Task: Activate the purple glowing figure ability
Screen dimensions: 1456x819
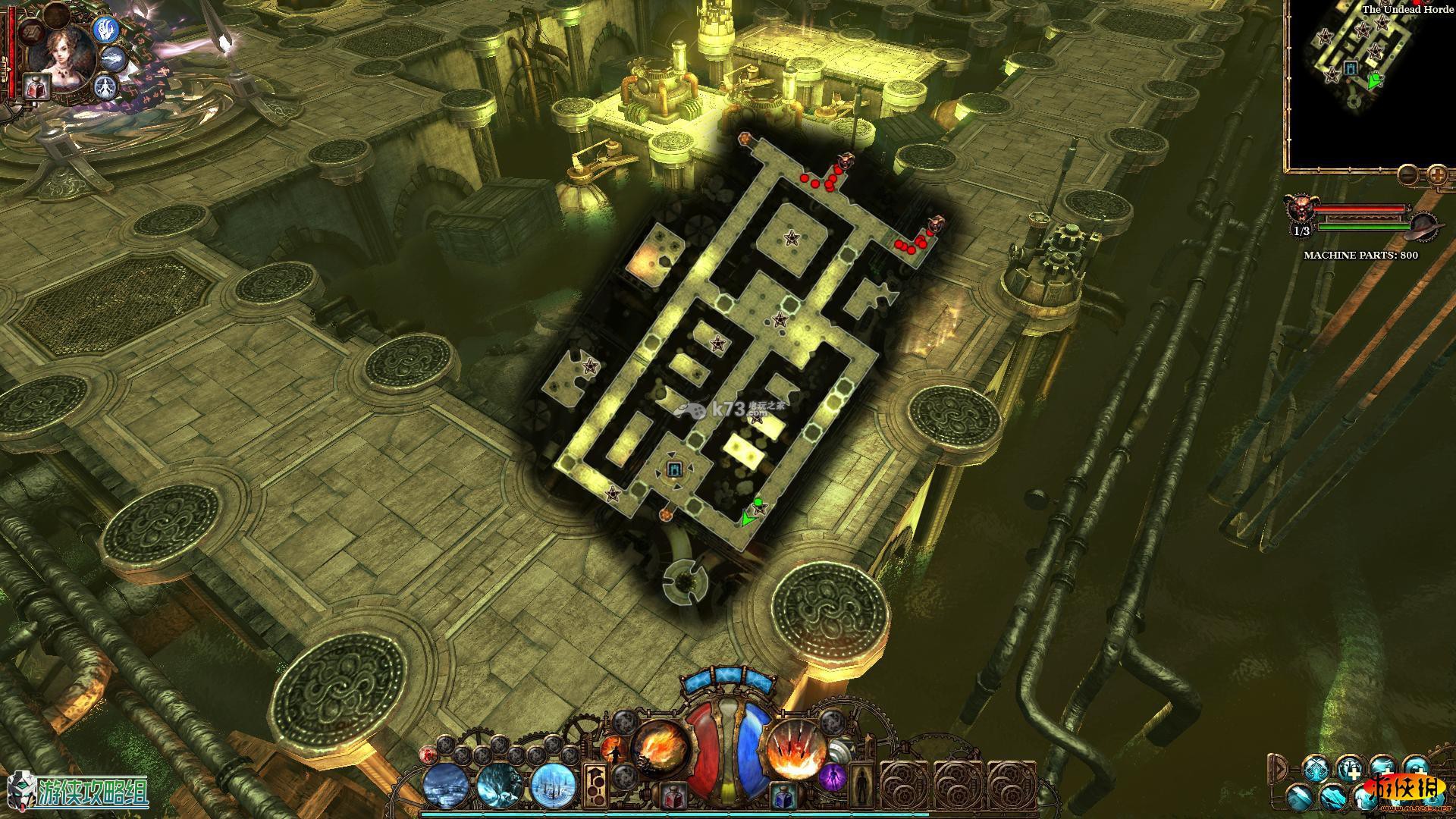Action: [832, 778]
